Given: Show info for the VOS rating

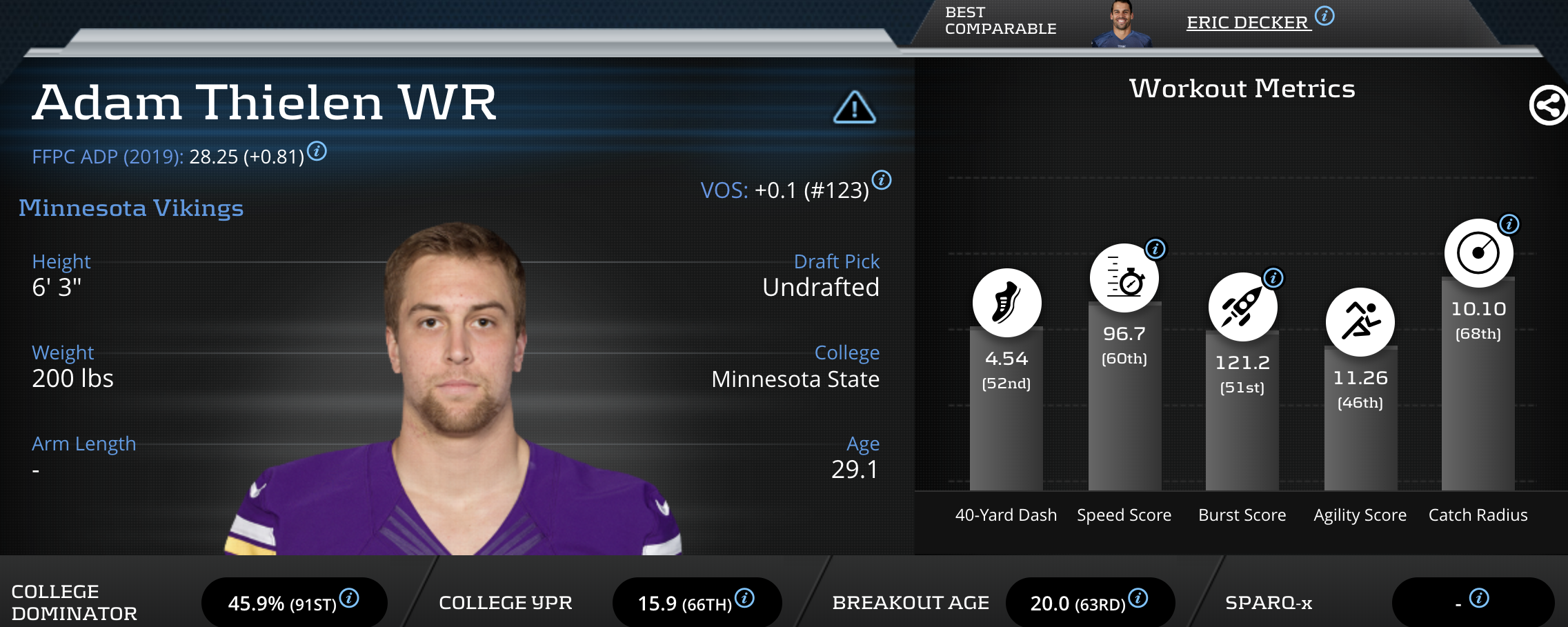Looking at the screenshot, I should pyautogui.click(x=882, y=181).
